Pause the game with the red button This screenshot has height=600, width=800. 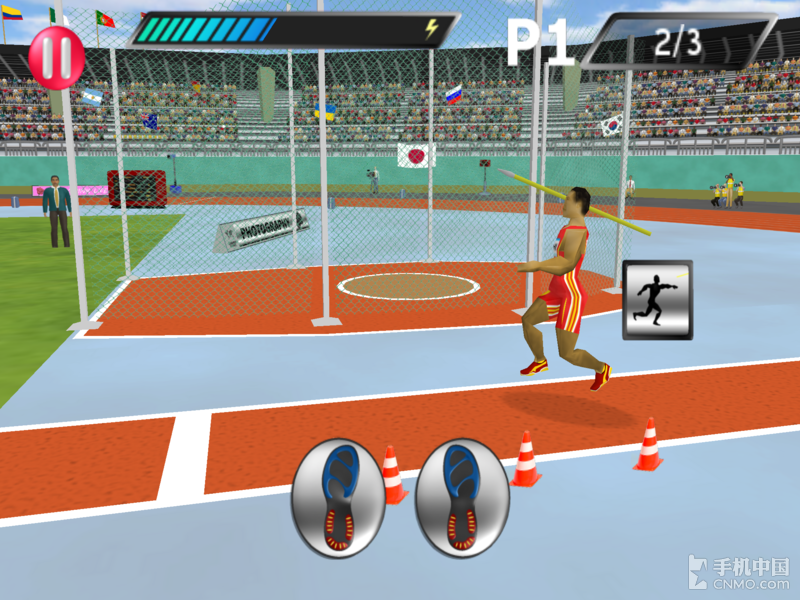point(55,57)
